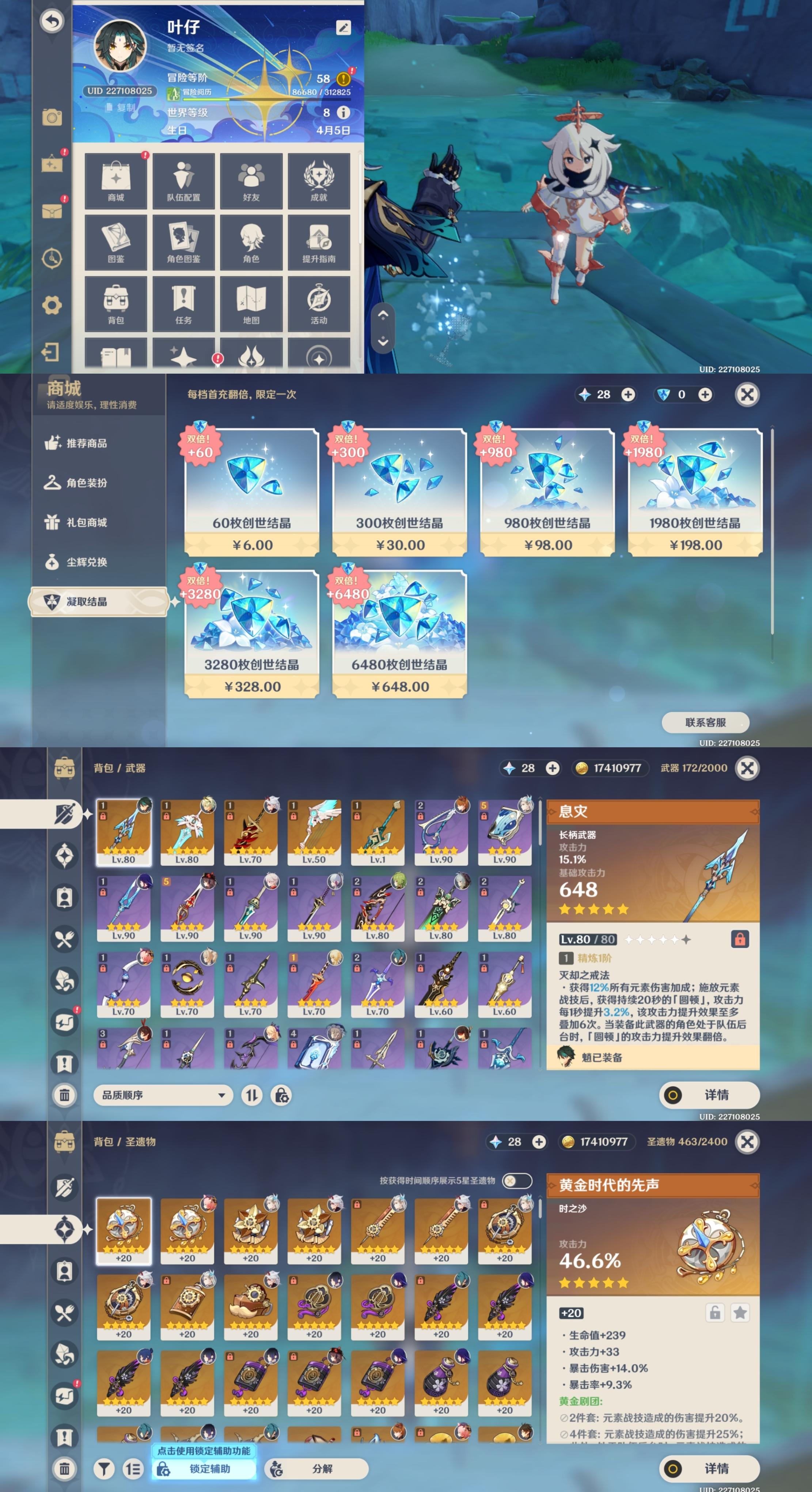Screen dimensions: 812x1492
Task: Toggle 5-star artifact time-order display
Action: [516, 1181]
